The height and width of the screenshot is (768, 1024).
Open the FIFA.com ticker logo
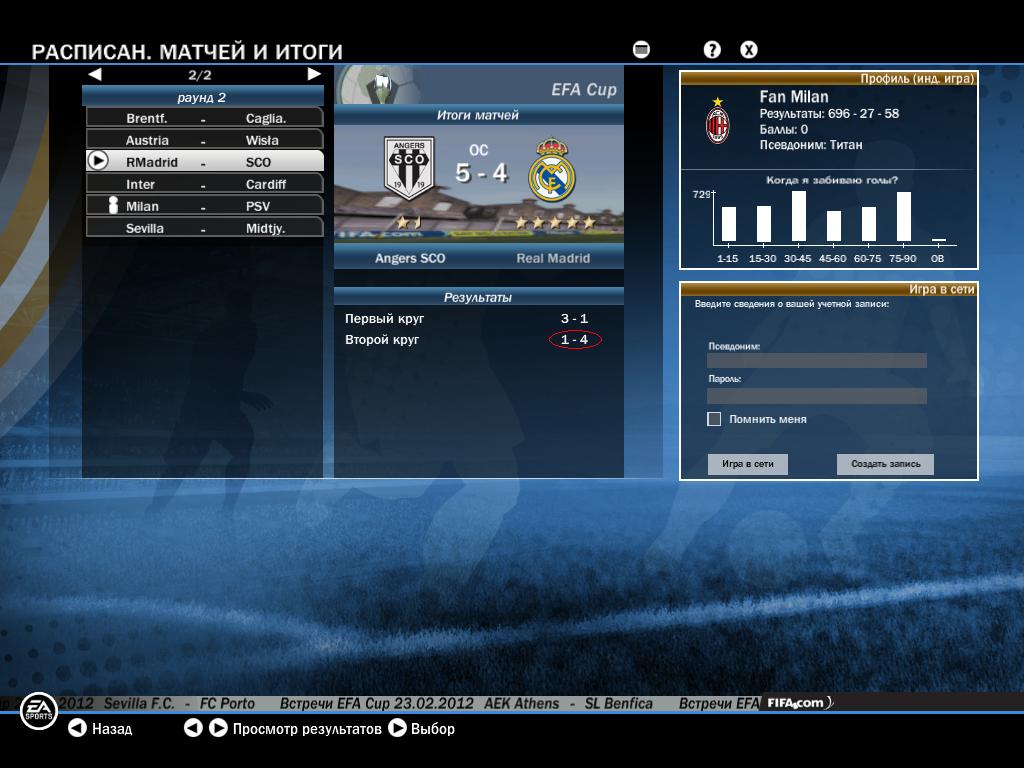796,703
